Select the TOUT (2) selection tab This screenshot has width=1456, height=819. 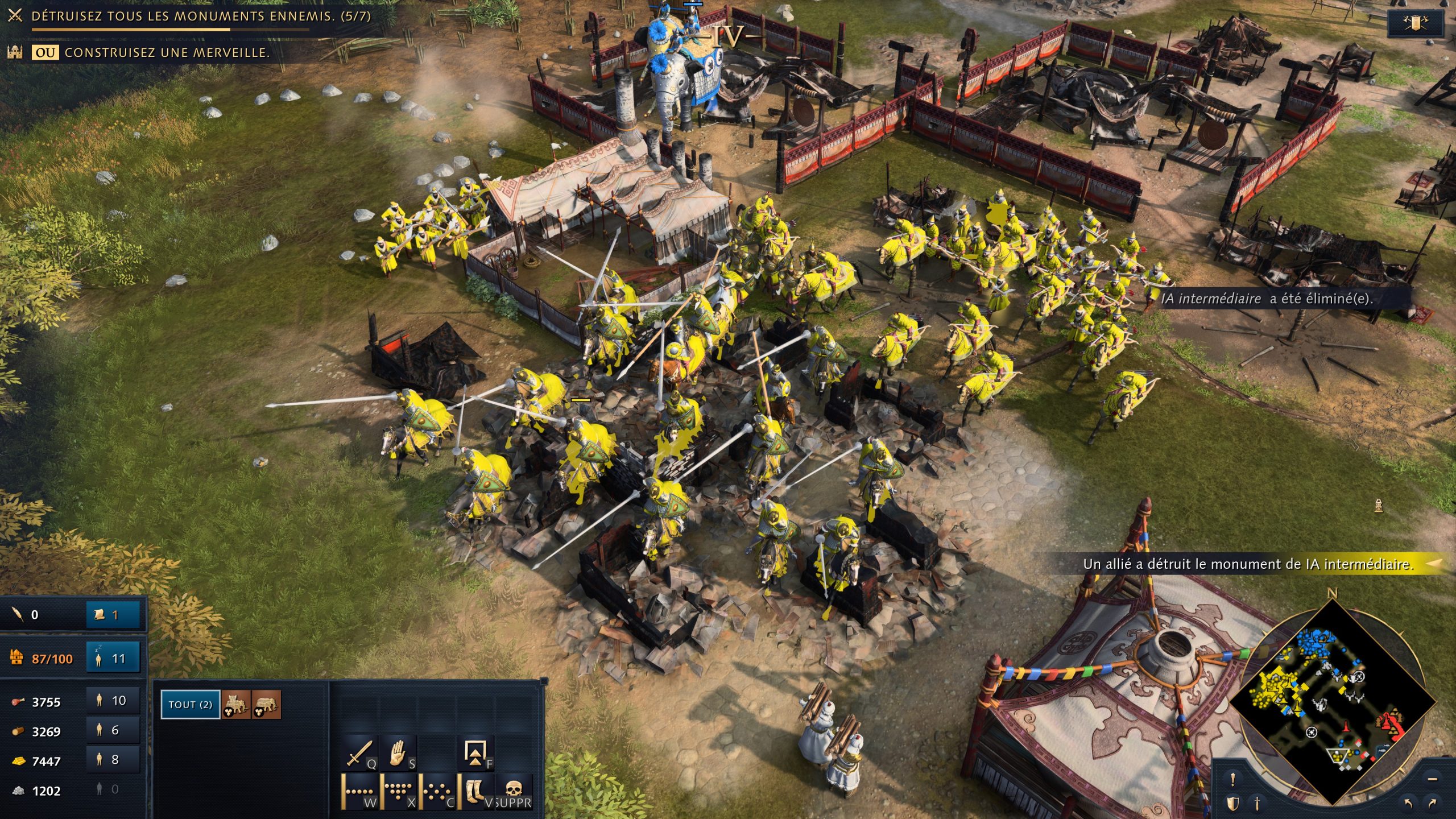coord(189,704)
